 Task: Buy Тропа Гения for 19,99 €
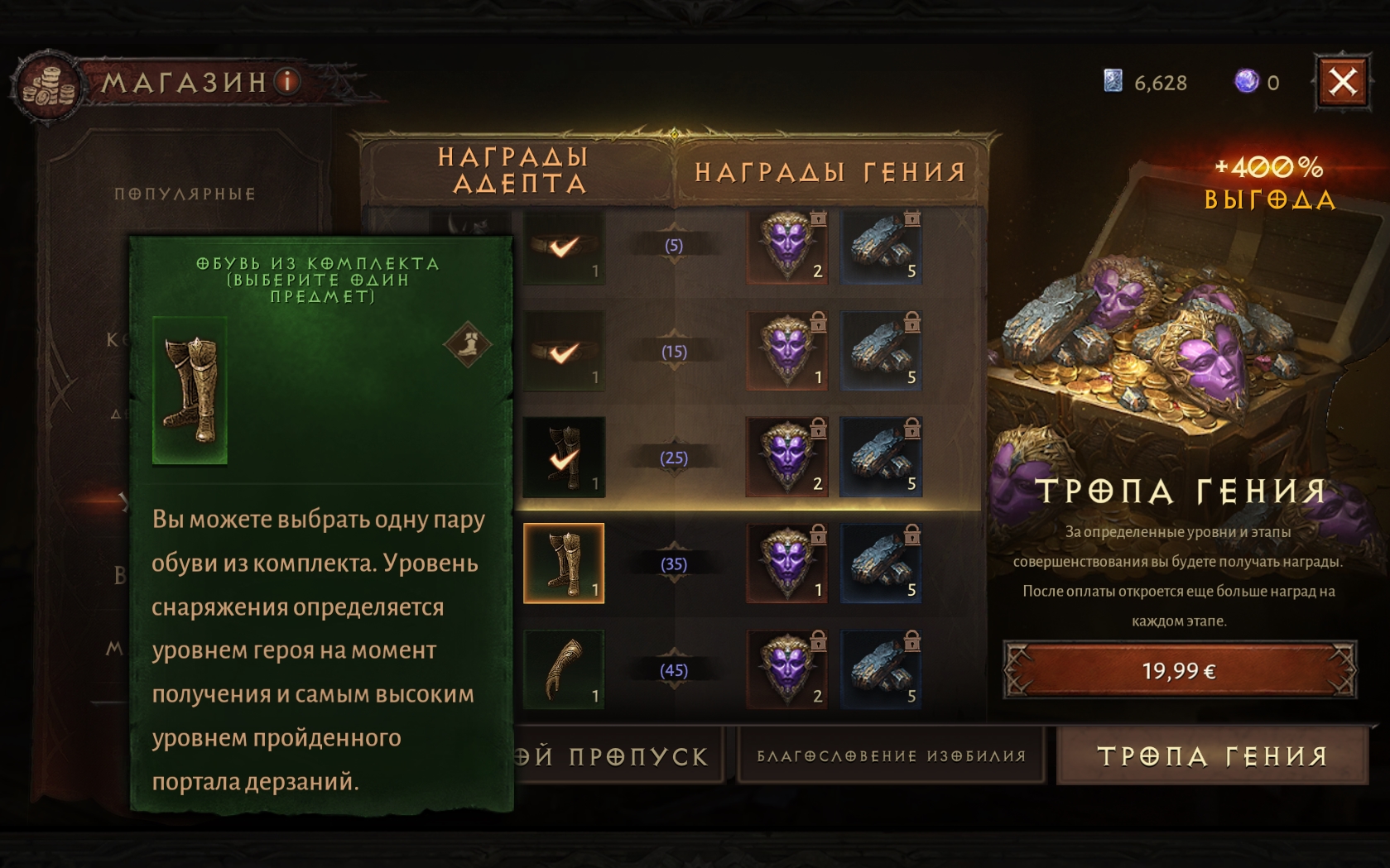pyautogui.click(x=1179, y=670)
